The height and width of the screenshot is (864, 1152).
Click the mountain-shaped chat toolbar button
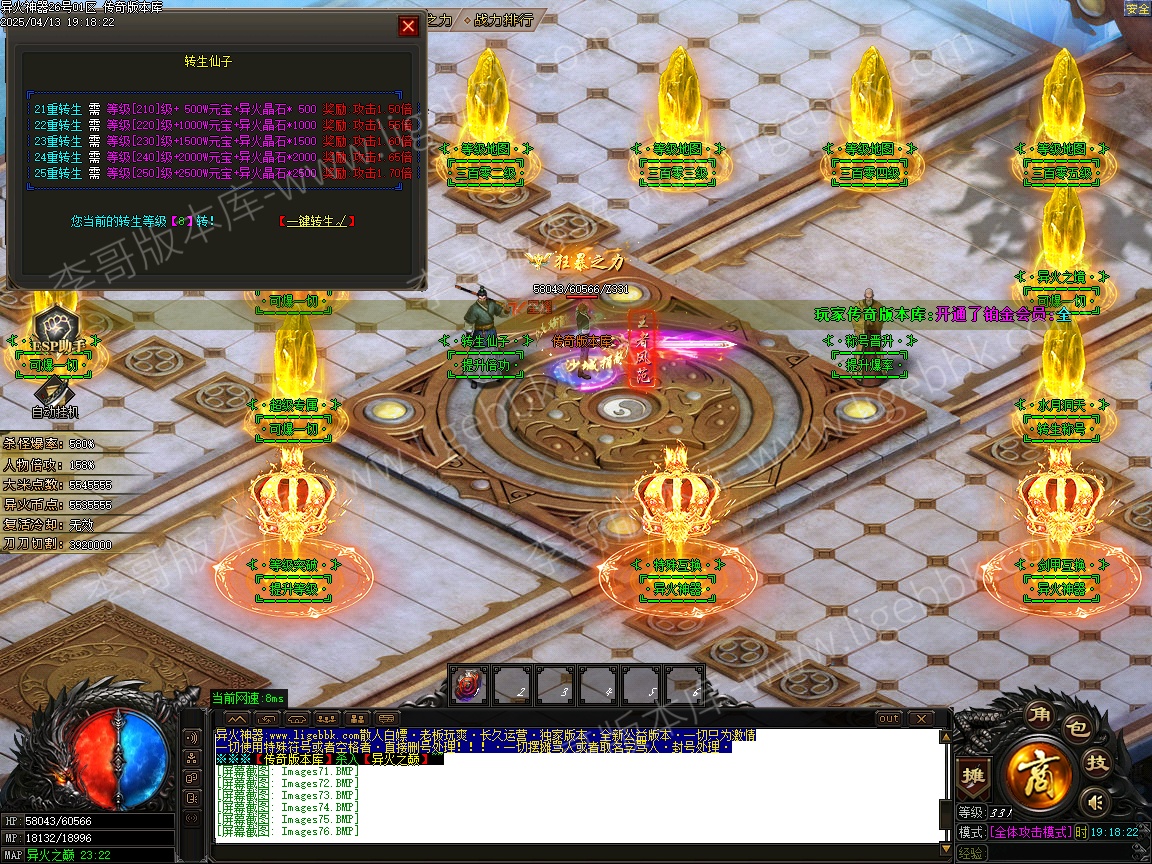pos(237,719)
